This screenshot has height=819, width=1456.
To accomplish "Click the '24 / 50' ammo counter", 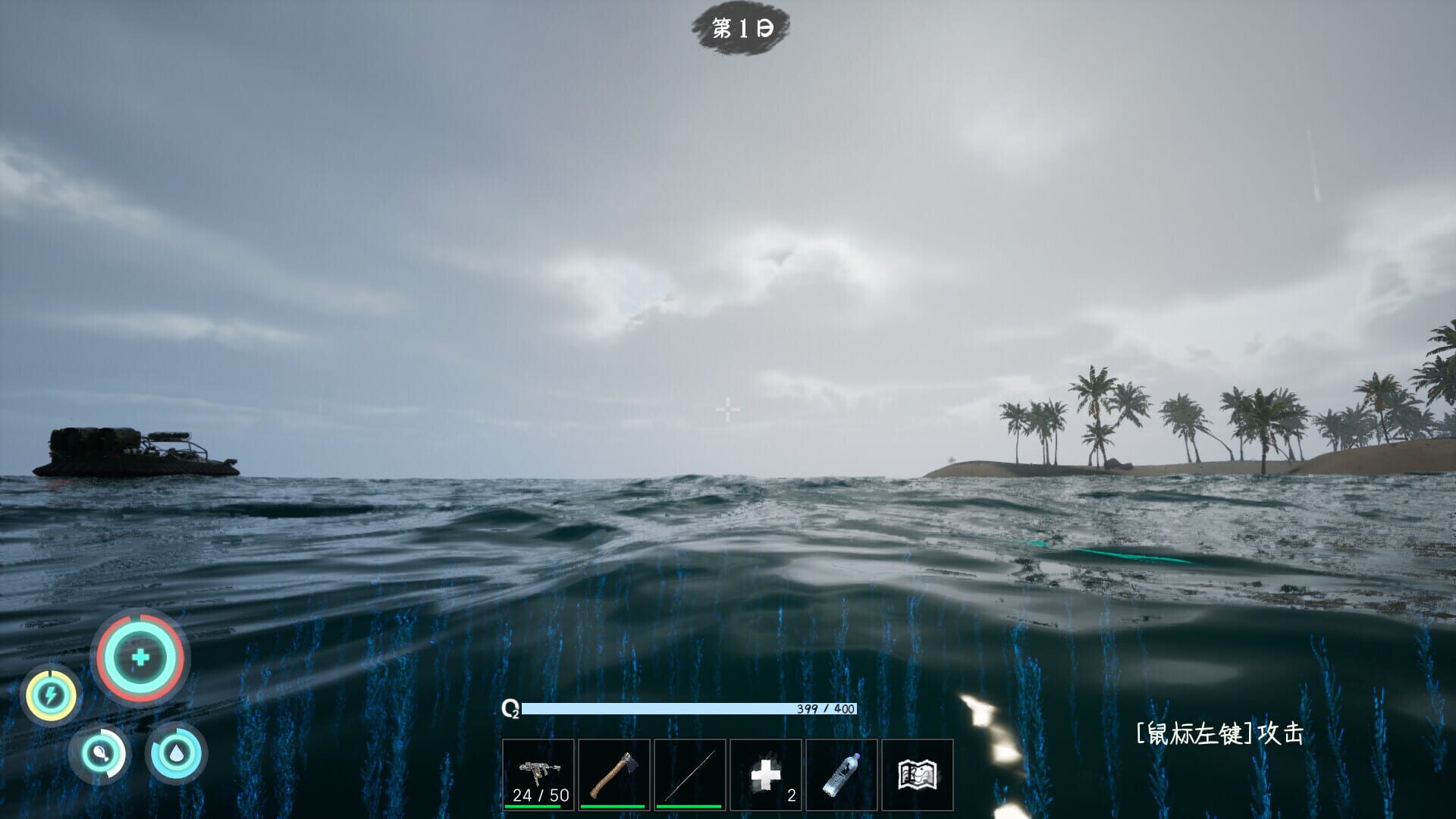I will (x=538, y=796).
